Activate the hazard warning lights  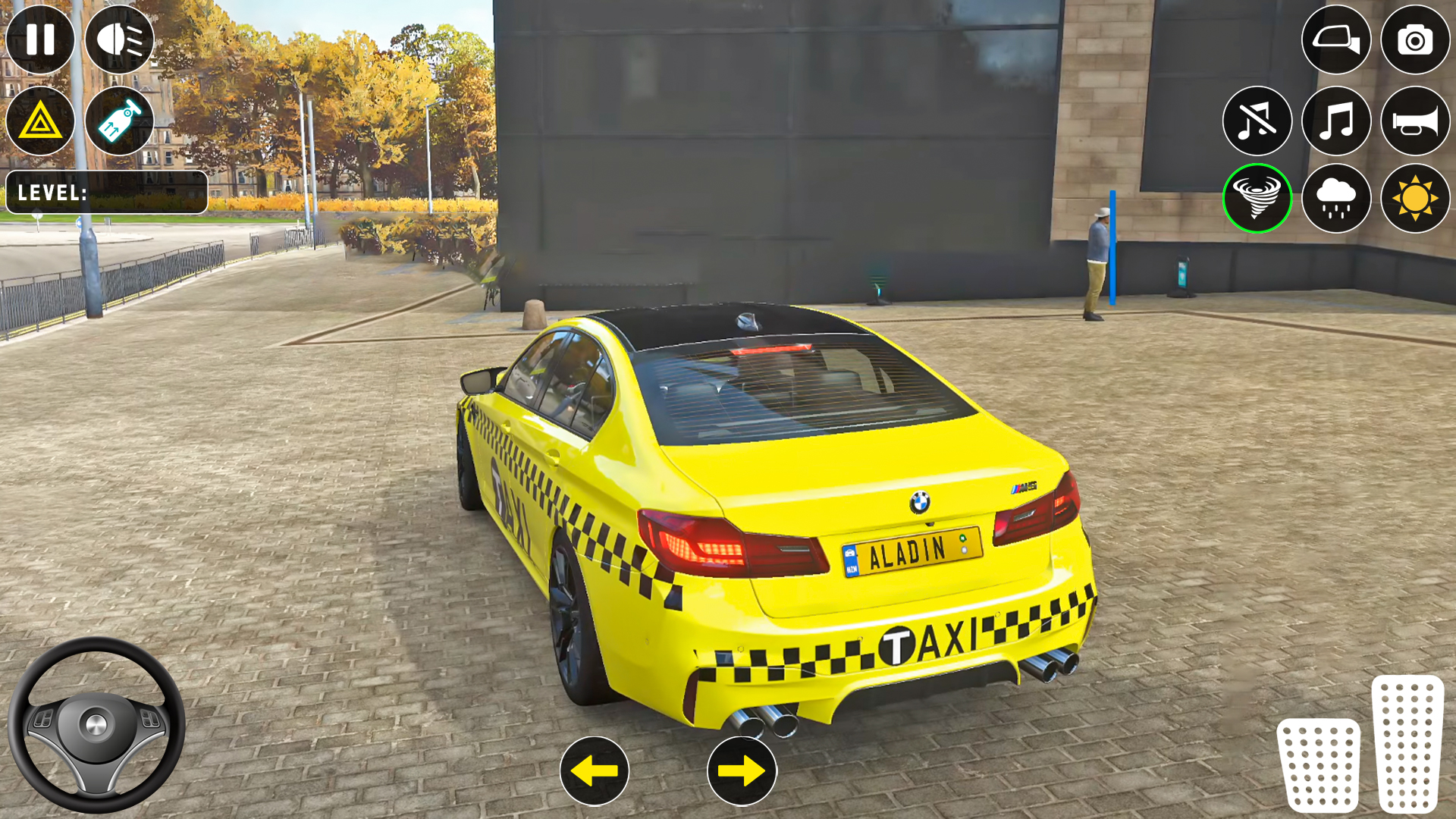[x=42, y=118]
